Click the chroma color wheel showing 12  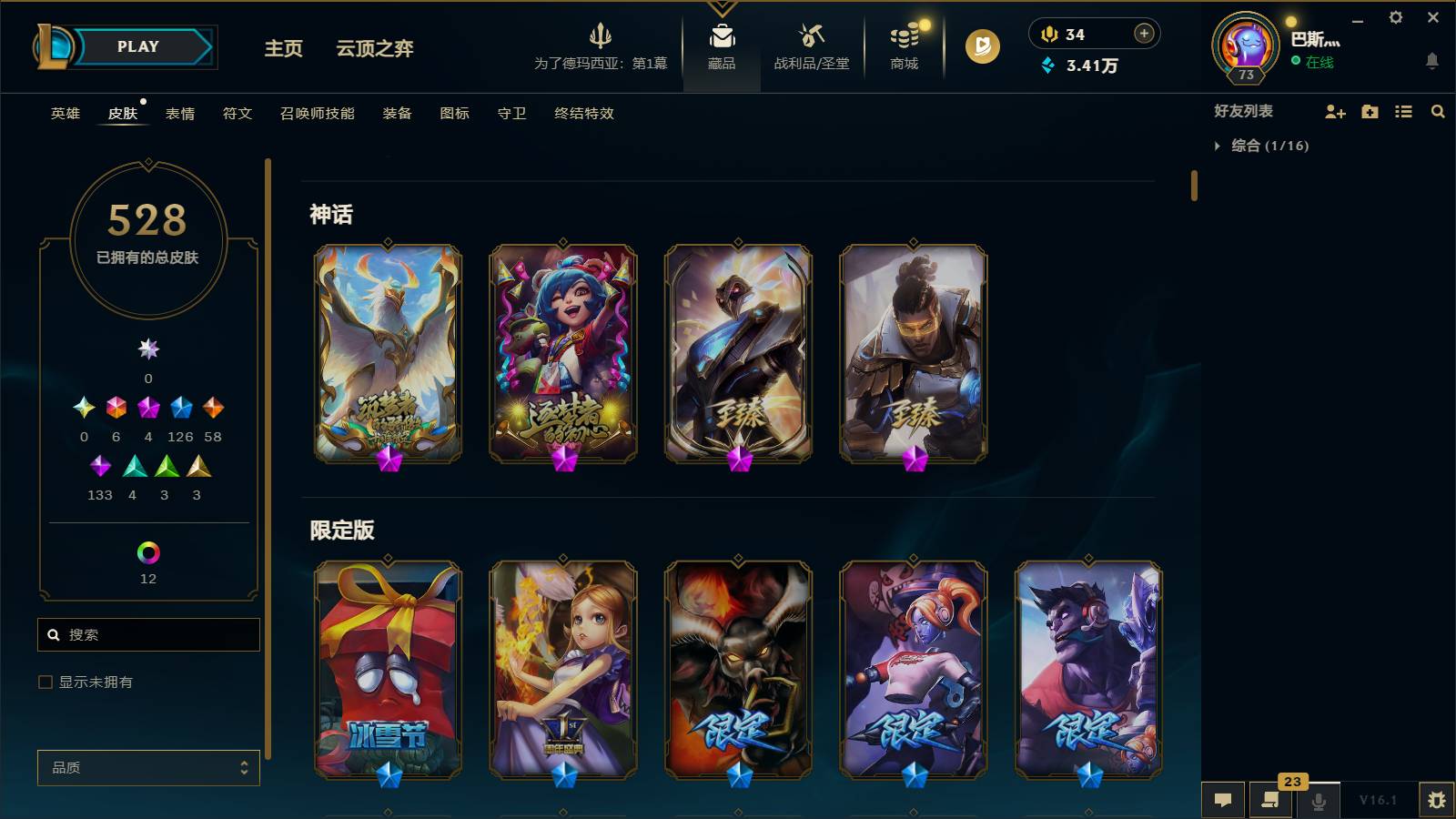point(147,551)
